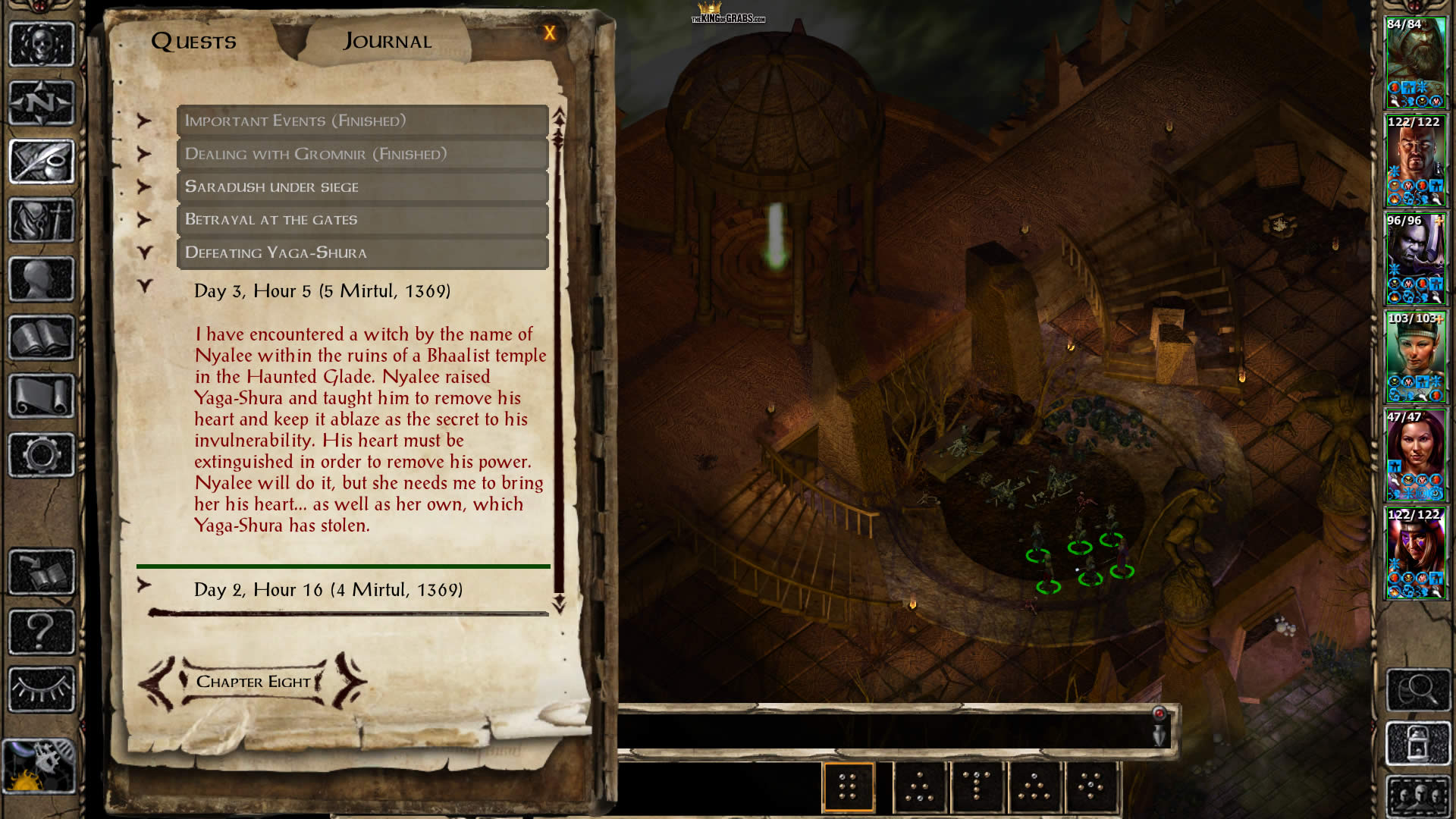Open the Journal tab
1456x819 pixels.
pos(388,41)
